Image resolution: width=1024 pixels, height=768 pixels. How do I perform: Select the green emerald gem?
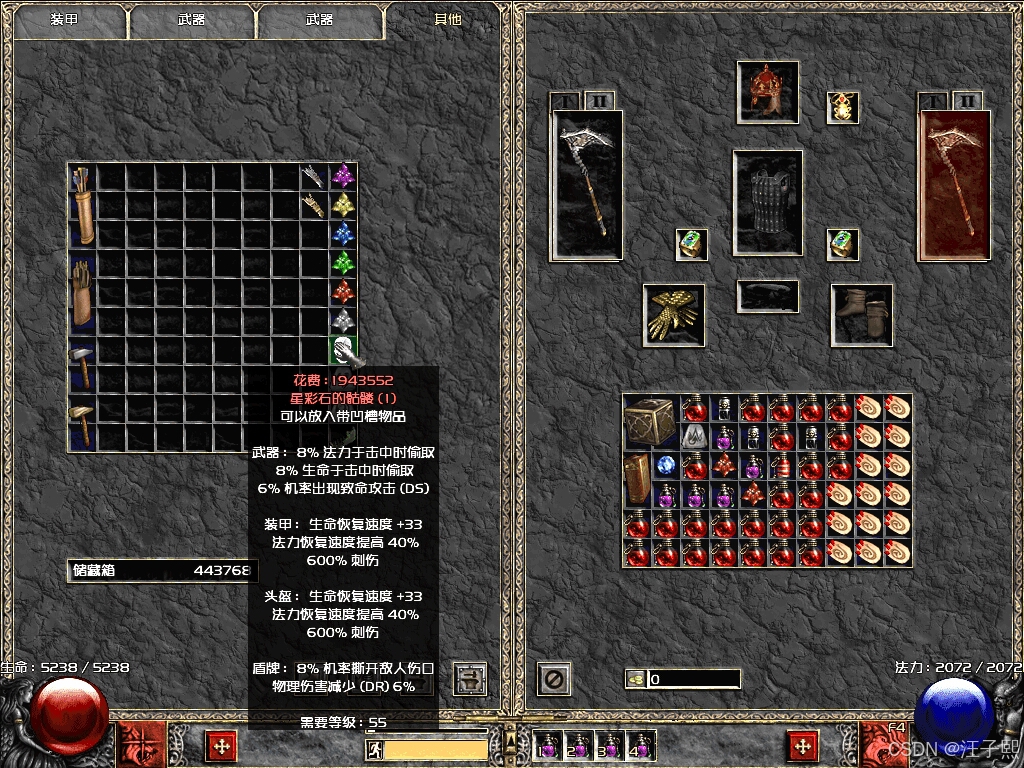[x=344, y=264]
